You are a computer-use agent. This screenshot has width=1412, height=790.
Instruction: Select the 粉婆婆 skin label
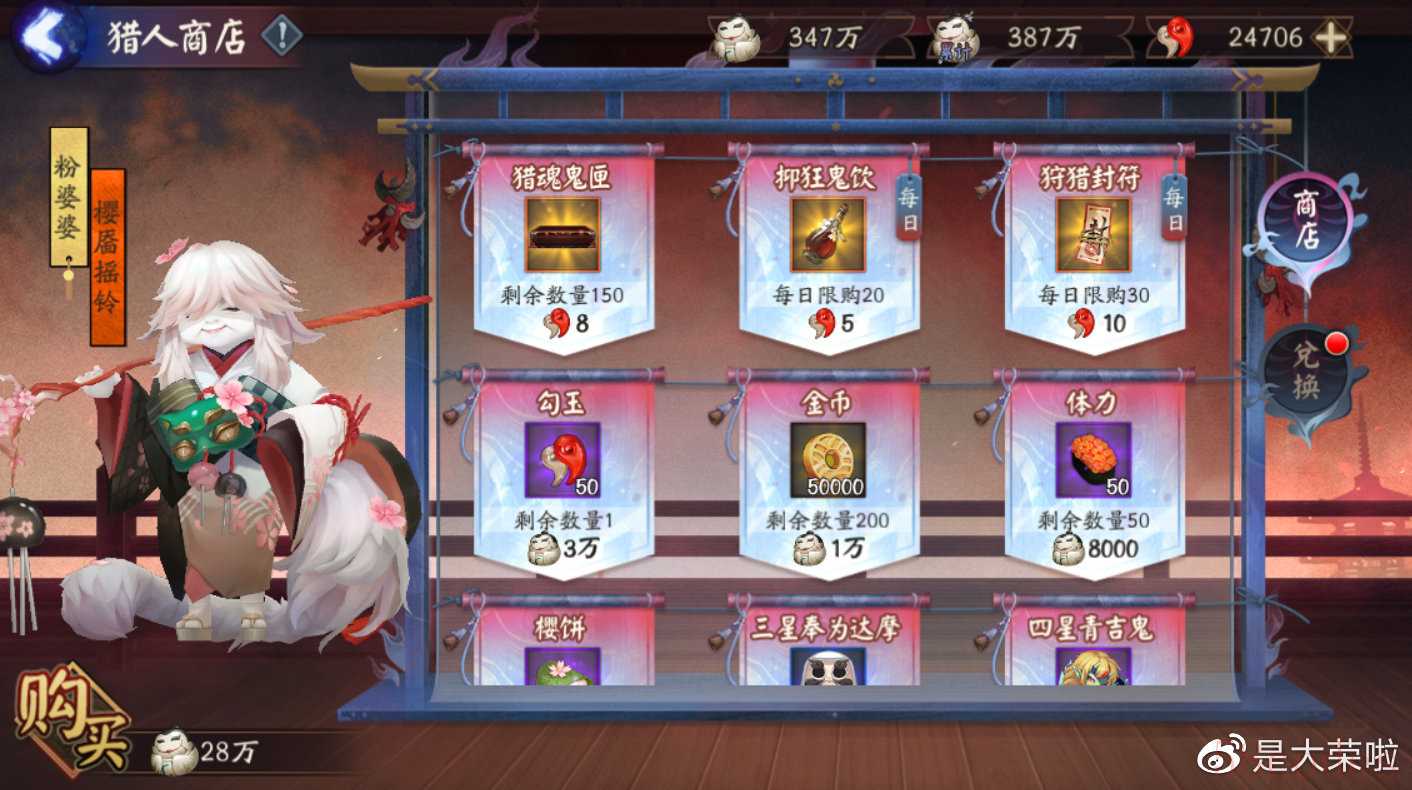(68, 196)
